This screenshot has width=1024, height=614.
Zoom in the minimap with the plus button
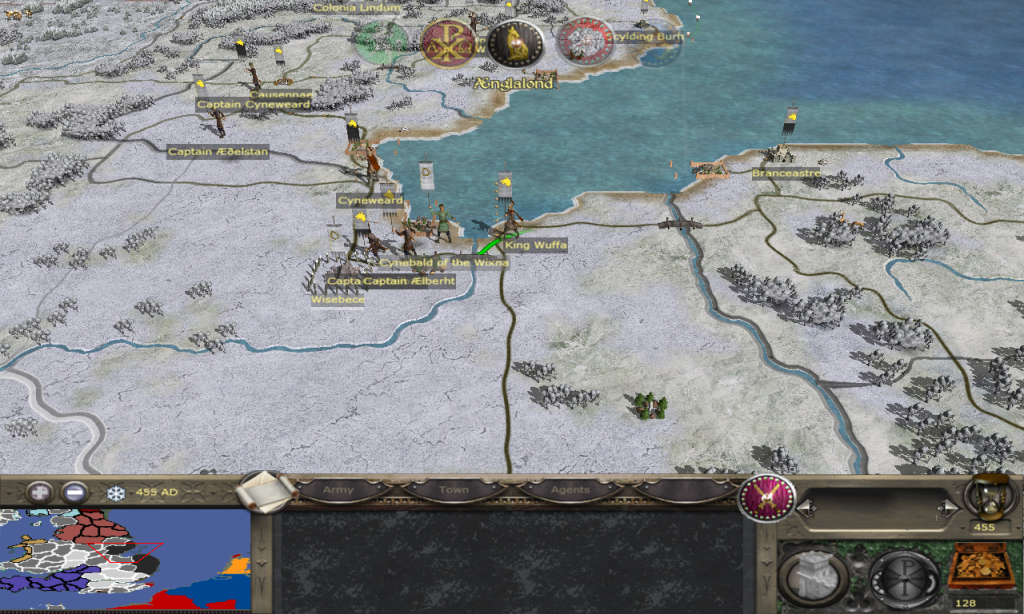coord(40,492)
